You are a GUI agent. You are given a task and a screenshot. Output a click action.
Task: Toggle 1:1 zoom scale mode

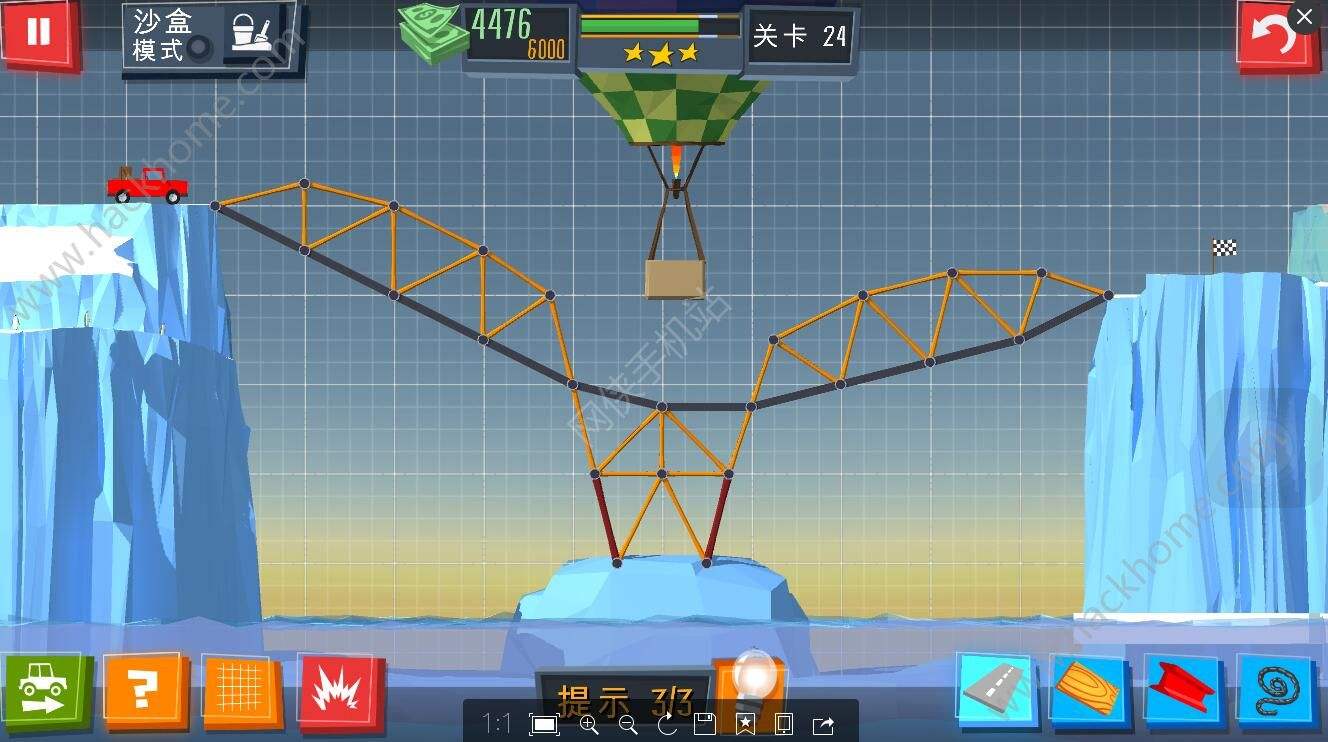click(x=498, y=725)
